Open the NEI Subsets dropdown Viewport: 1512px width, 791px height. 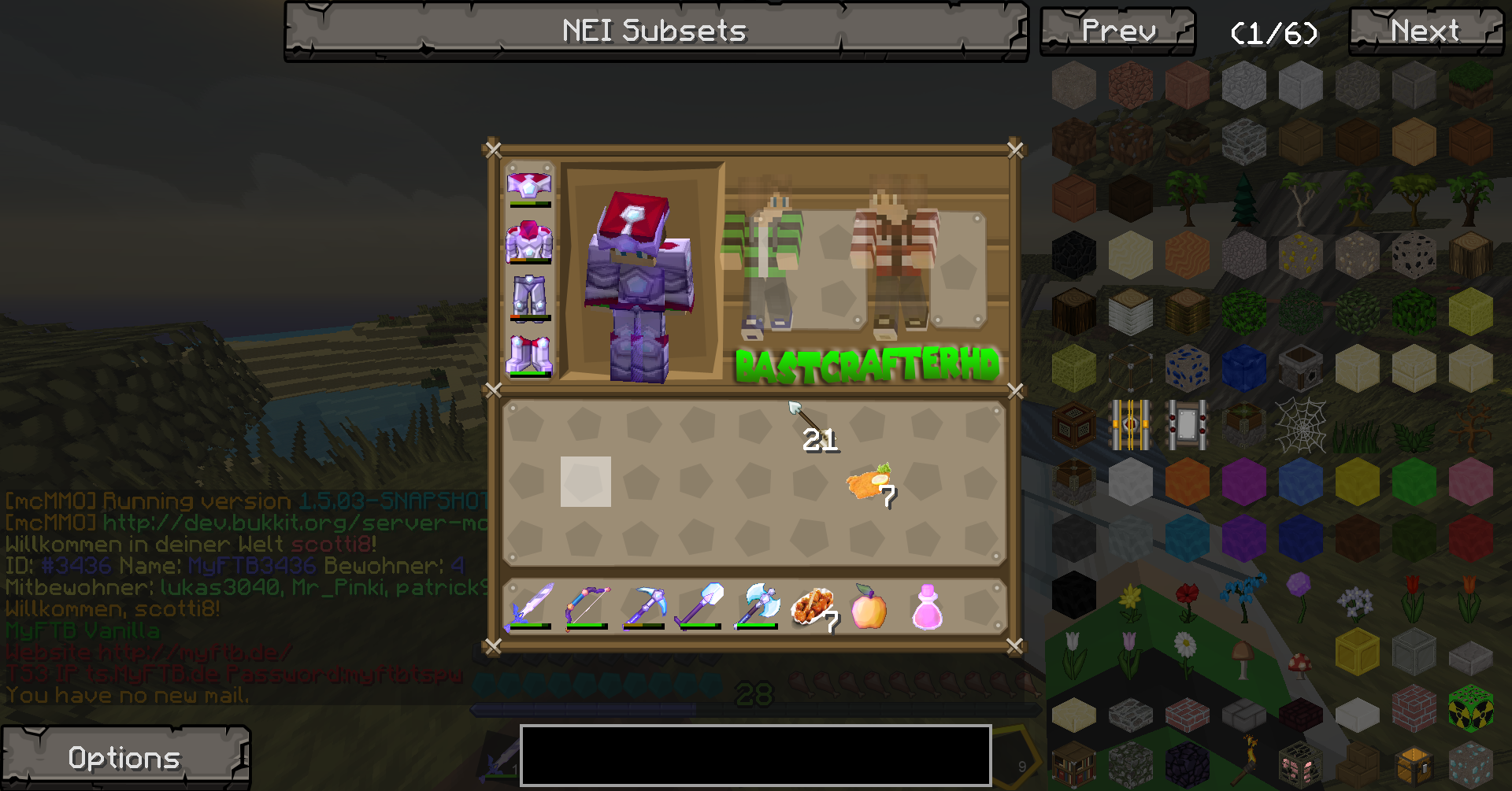point(655,31)
